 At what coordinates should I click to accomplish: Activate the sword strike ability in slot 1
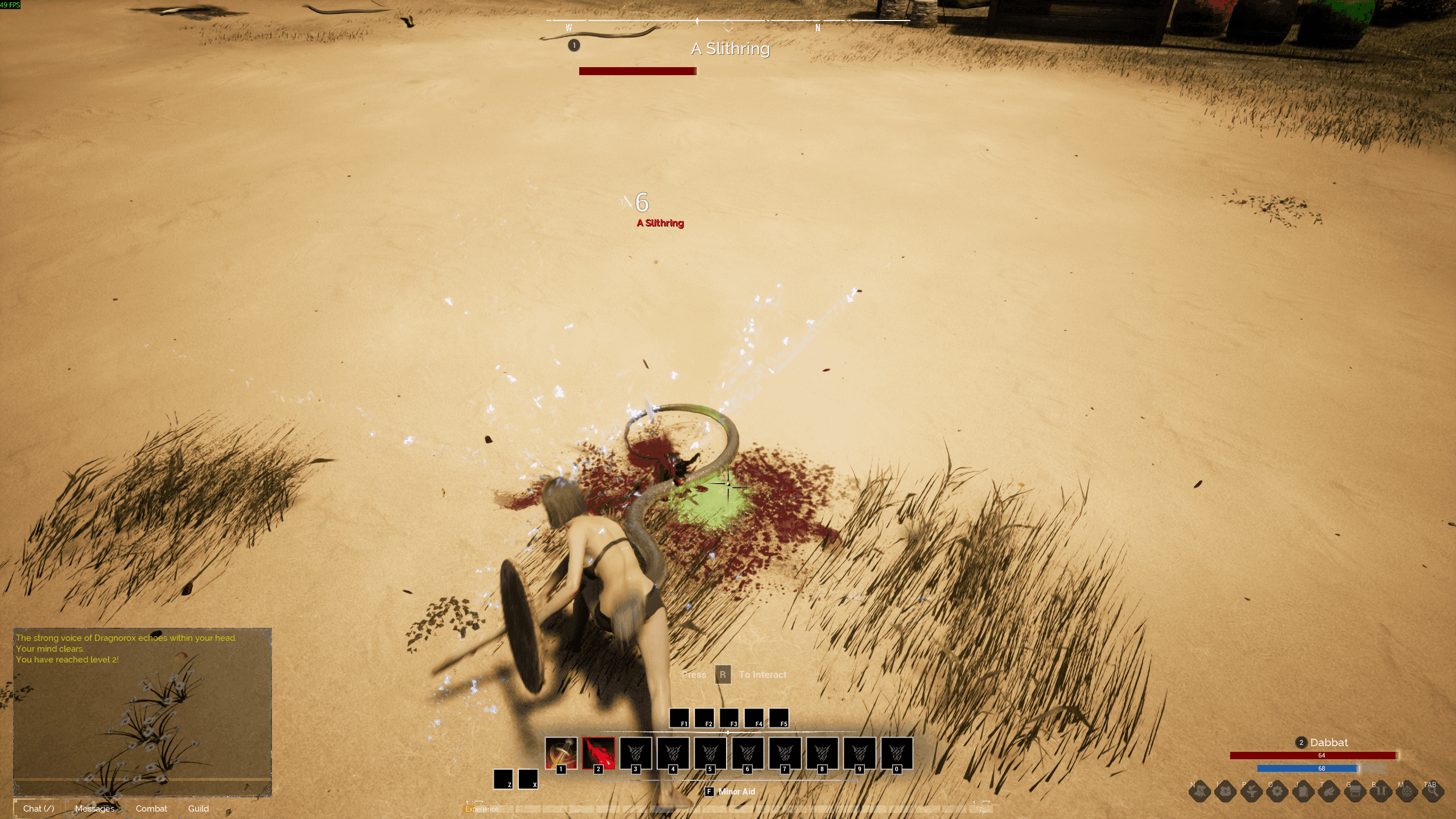coord(561,753)
